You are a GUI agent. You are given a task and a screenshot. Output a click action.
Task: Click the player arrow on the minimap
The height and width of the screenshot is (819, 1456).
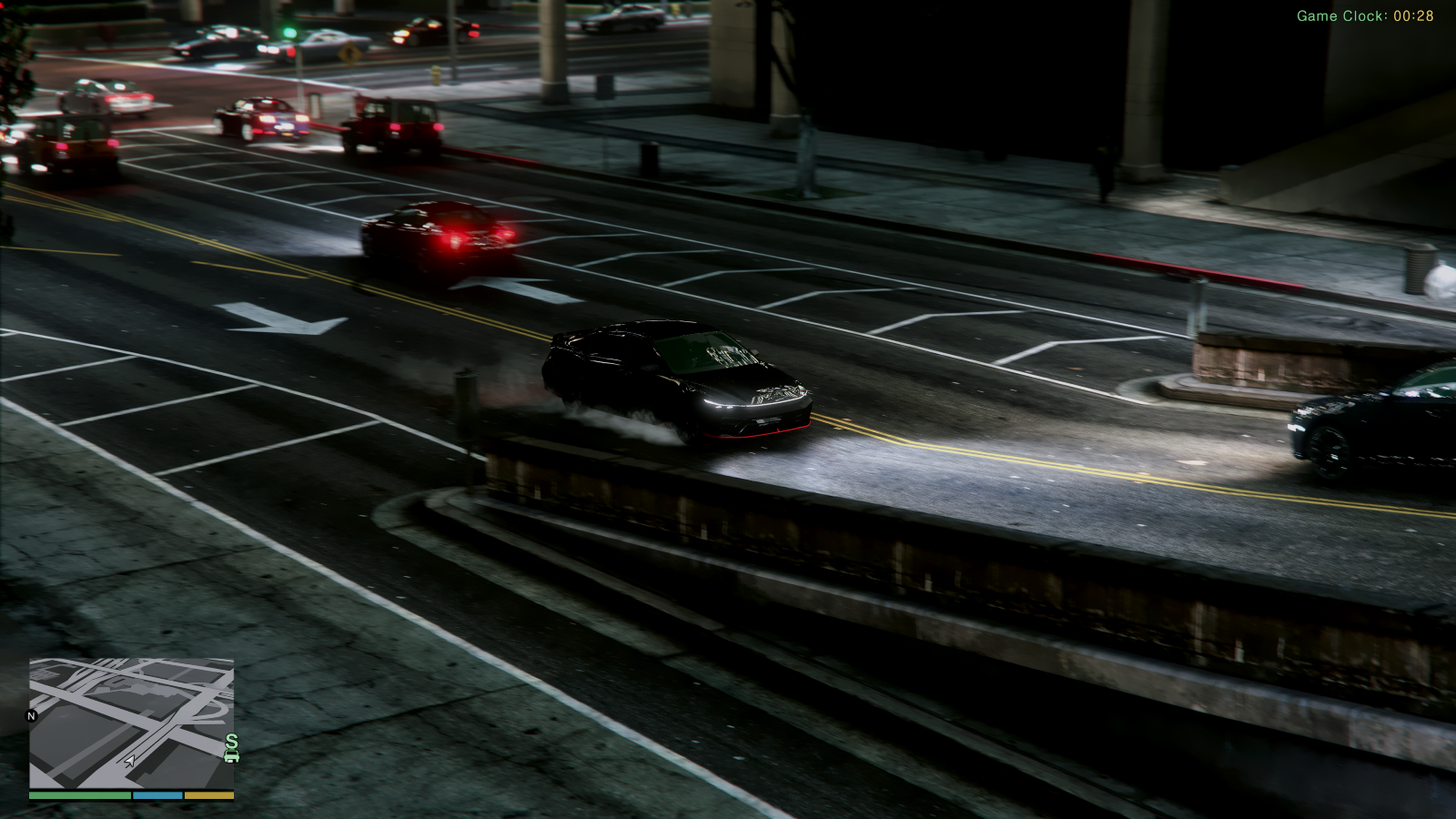[x=129, y=762]
